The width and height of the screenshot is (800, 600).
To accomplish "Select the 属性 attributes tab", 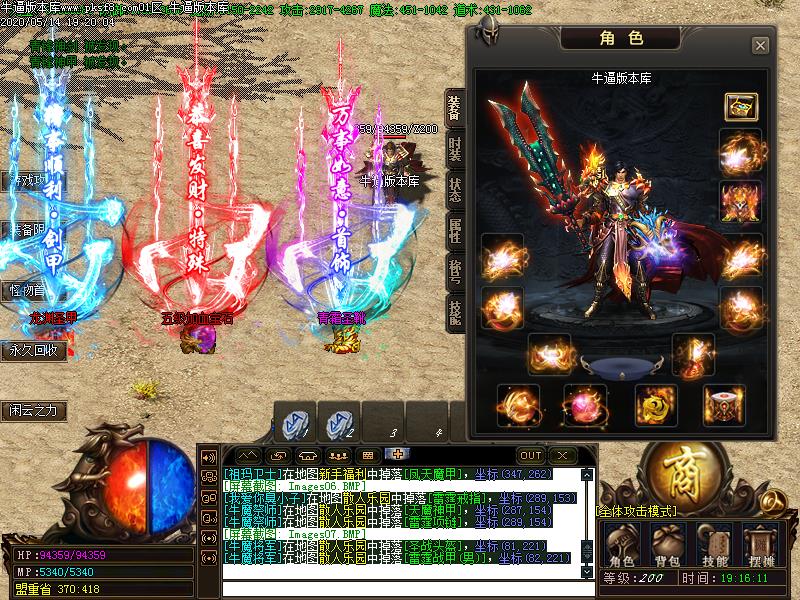I will point(455,232).
